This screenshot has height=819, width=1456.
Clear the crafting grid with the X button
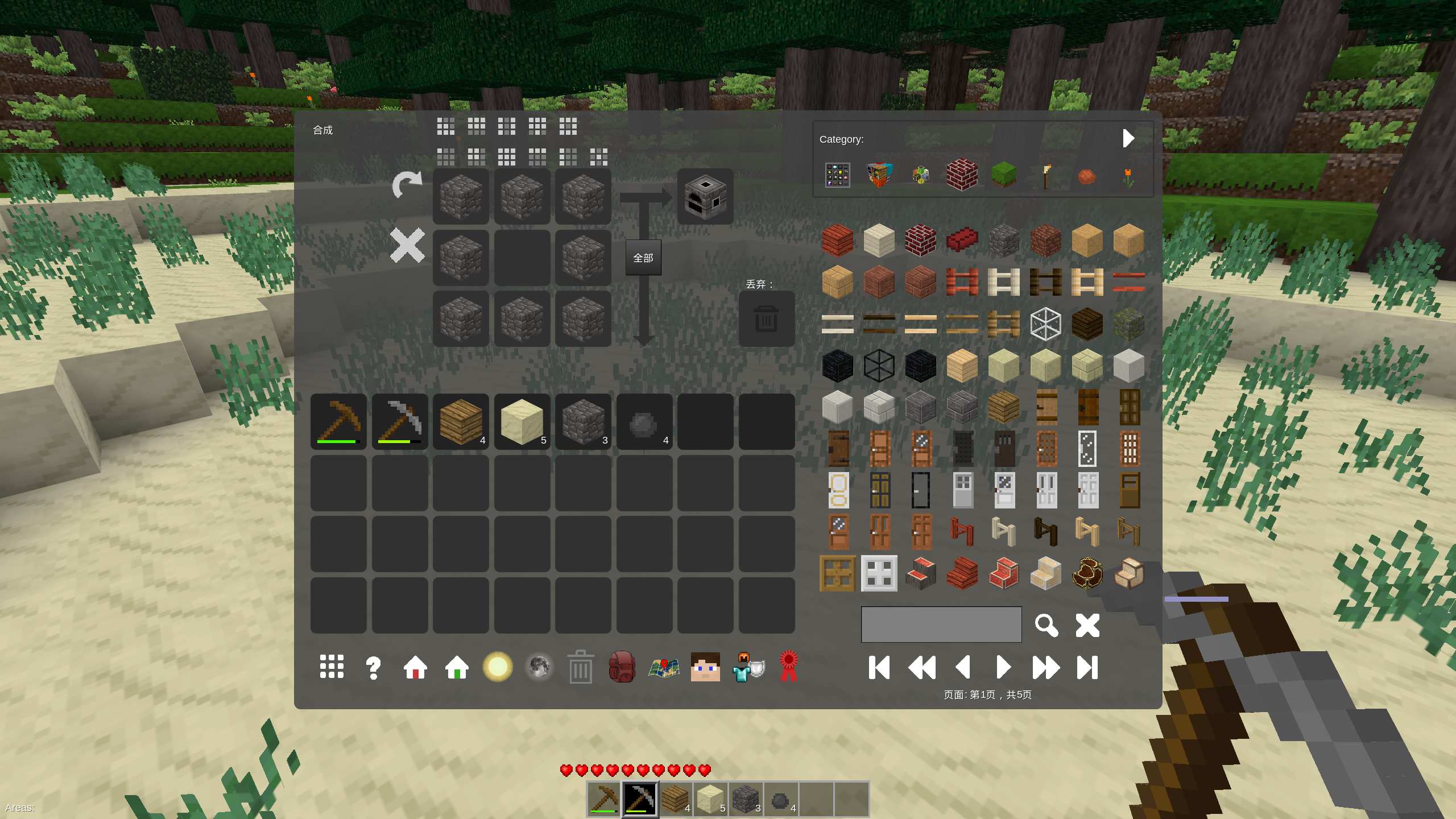coord(407,246)
